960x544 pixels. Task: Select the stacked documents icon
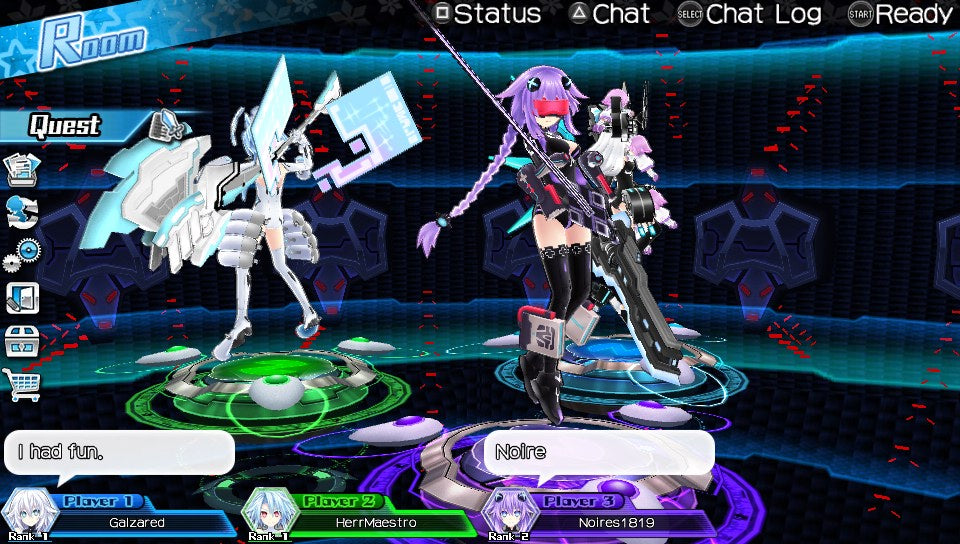[x=22, y=170]
